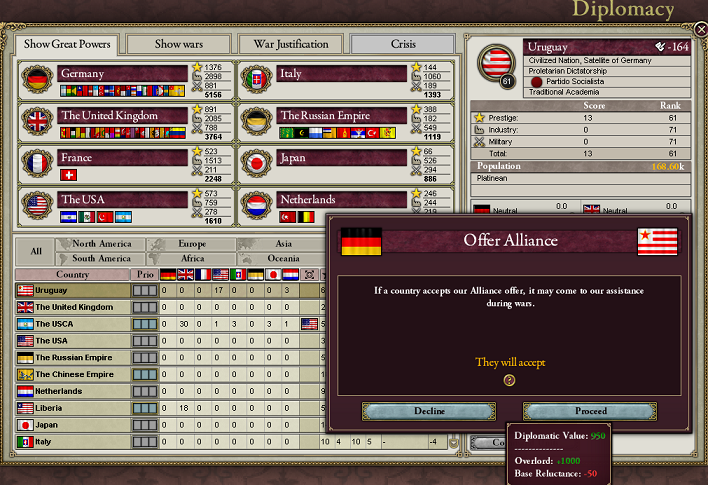Pick The USA great power entry
Screen dimensions: 708x485
[122, 200]
